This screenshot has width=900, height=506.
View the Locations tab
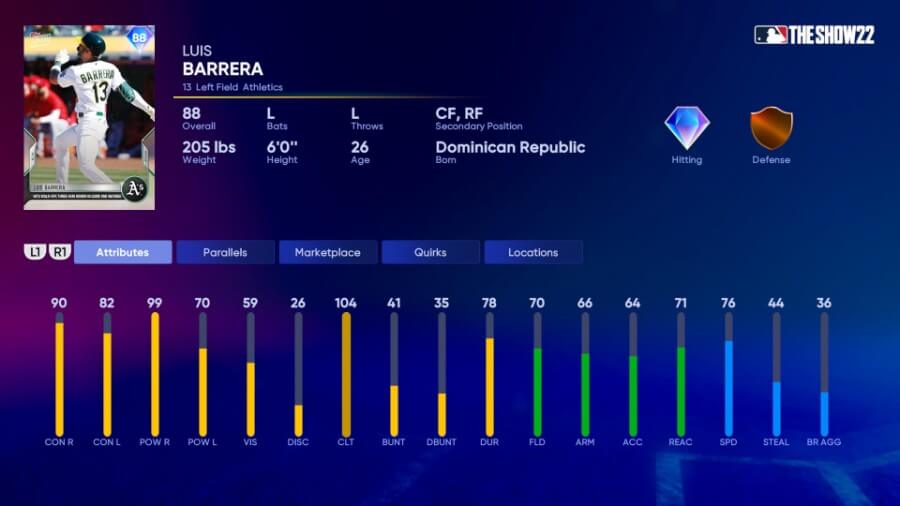[533, 252]
